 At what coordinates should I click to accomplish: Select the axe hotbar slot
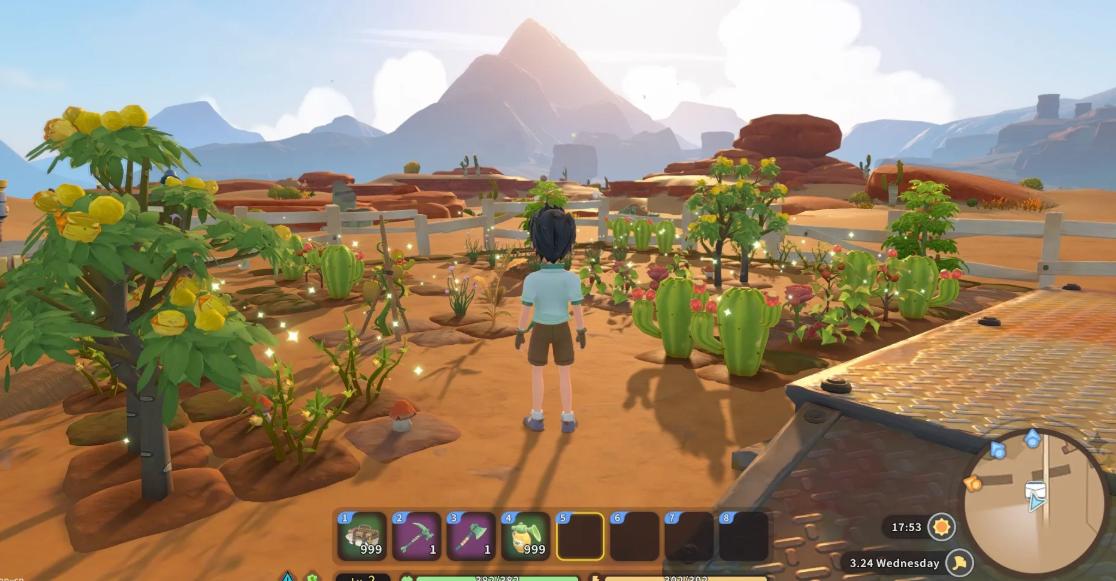pos(471,537)
